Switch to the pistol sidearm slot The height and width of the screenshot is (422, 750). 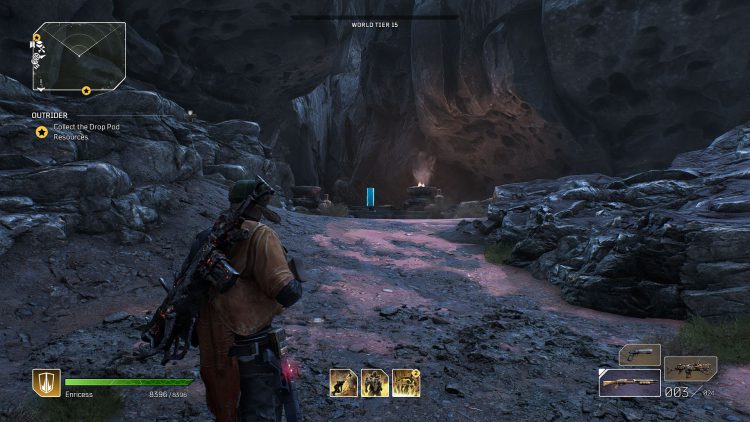point(639,355)
